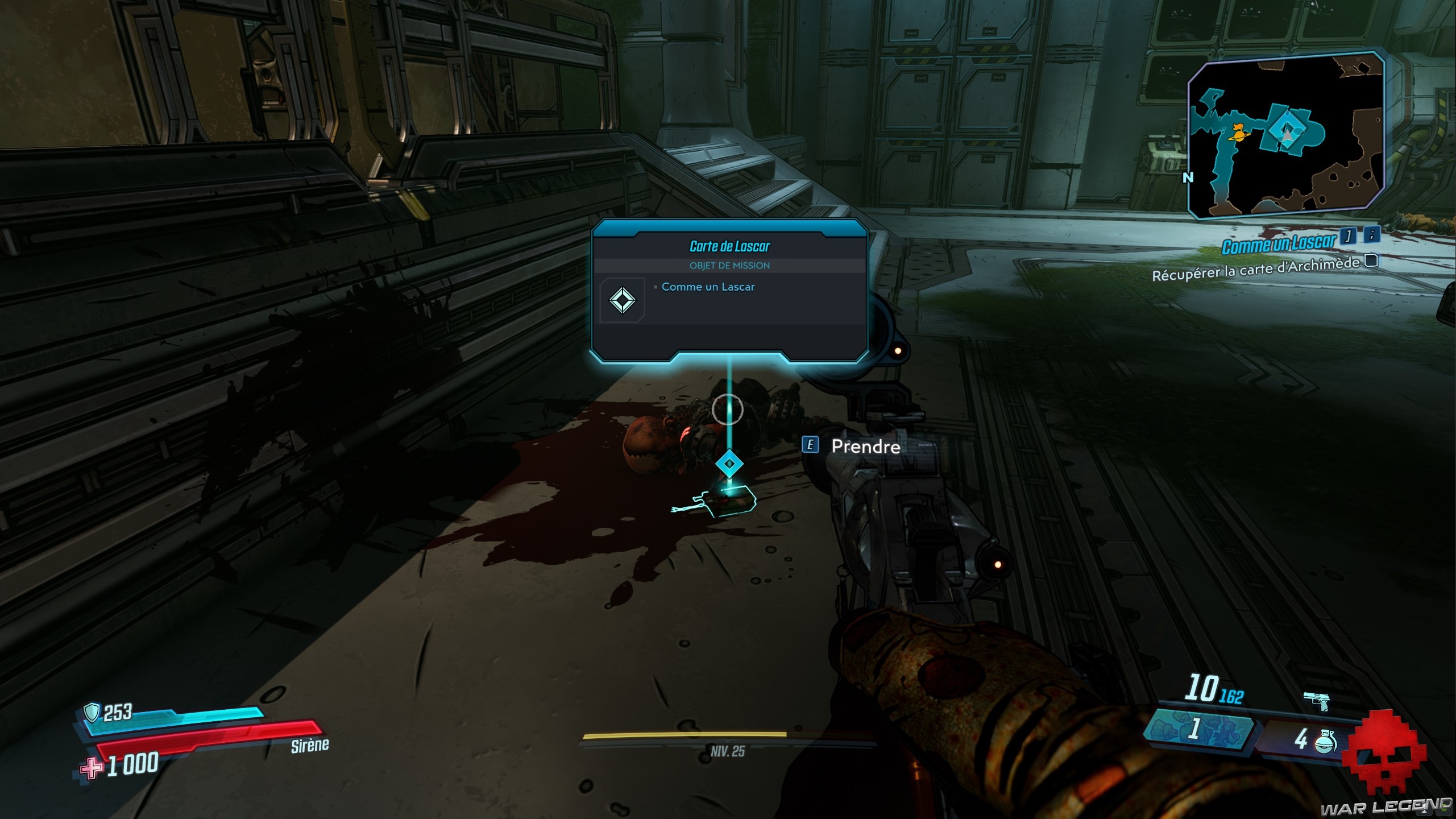Viewport: 1456px width, 819px height.
Task: Select the pistol weapon icon
Action: (1317, 701)
